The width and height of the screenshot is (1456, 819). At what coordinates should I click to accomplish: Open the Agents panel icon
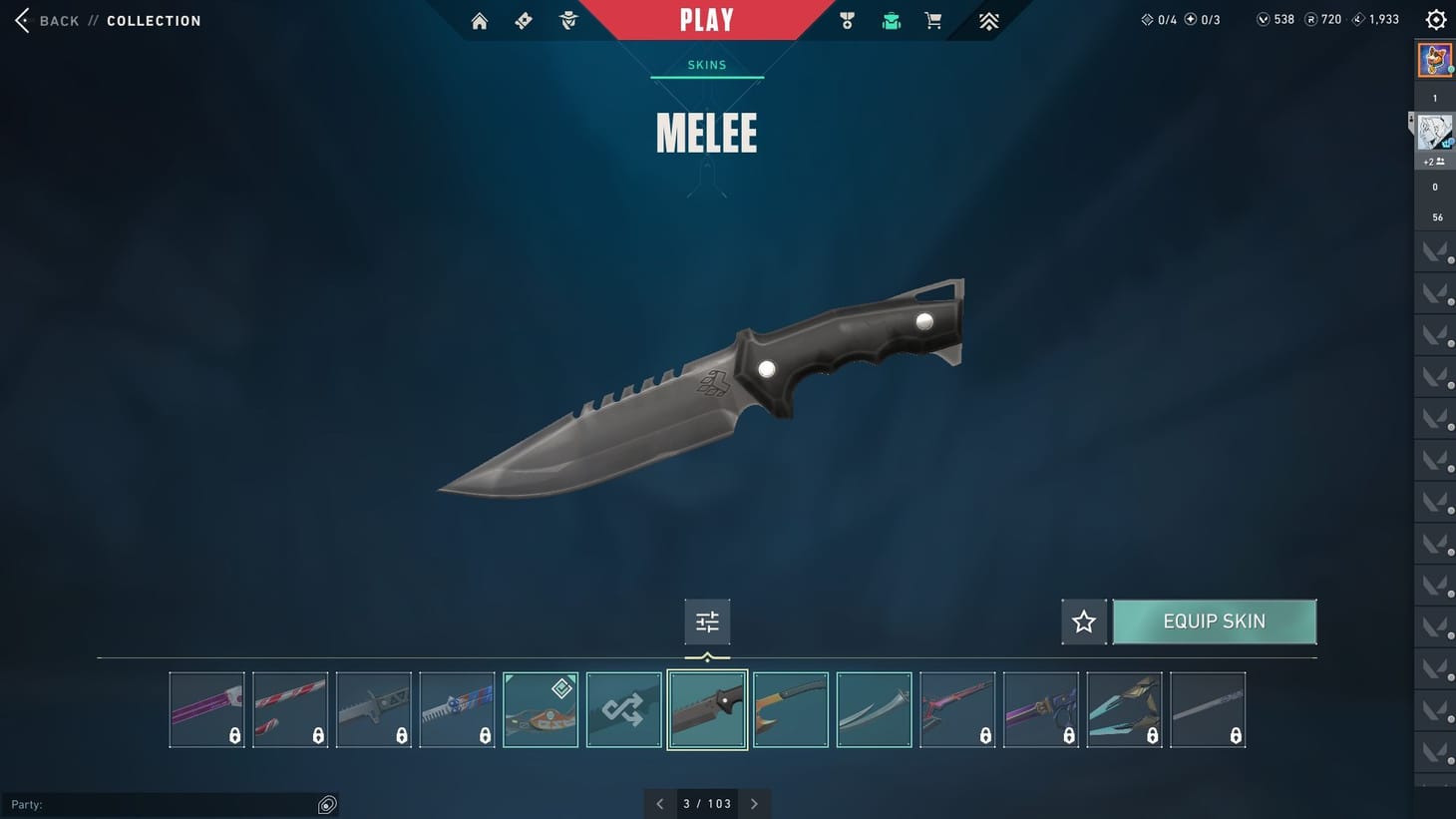(x=567, y=20)
